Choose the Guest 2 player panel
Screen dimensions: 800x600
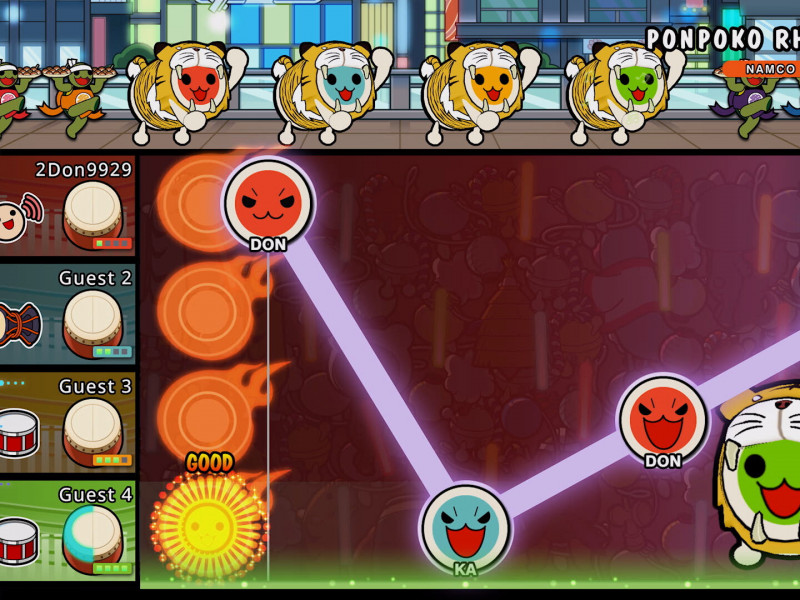[x=67, y=313]
